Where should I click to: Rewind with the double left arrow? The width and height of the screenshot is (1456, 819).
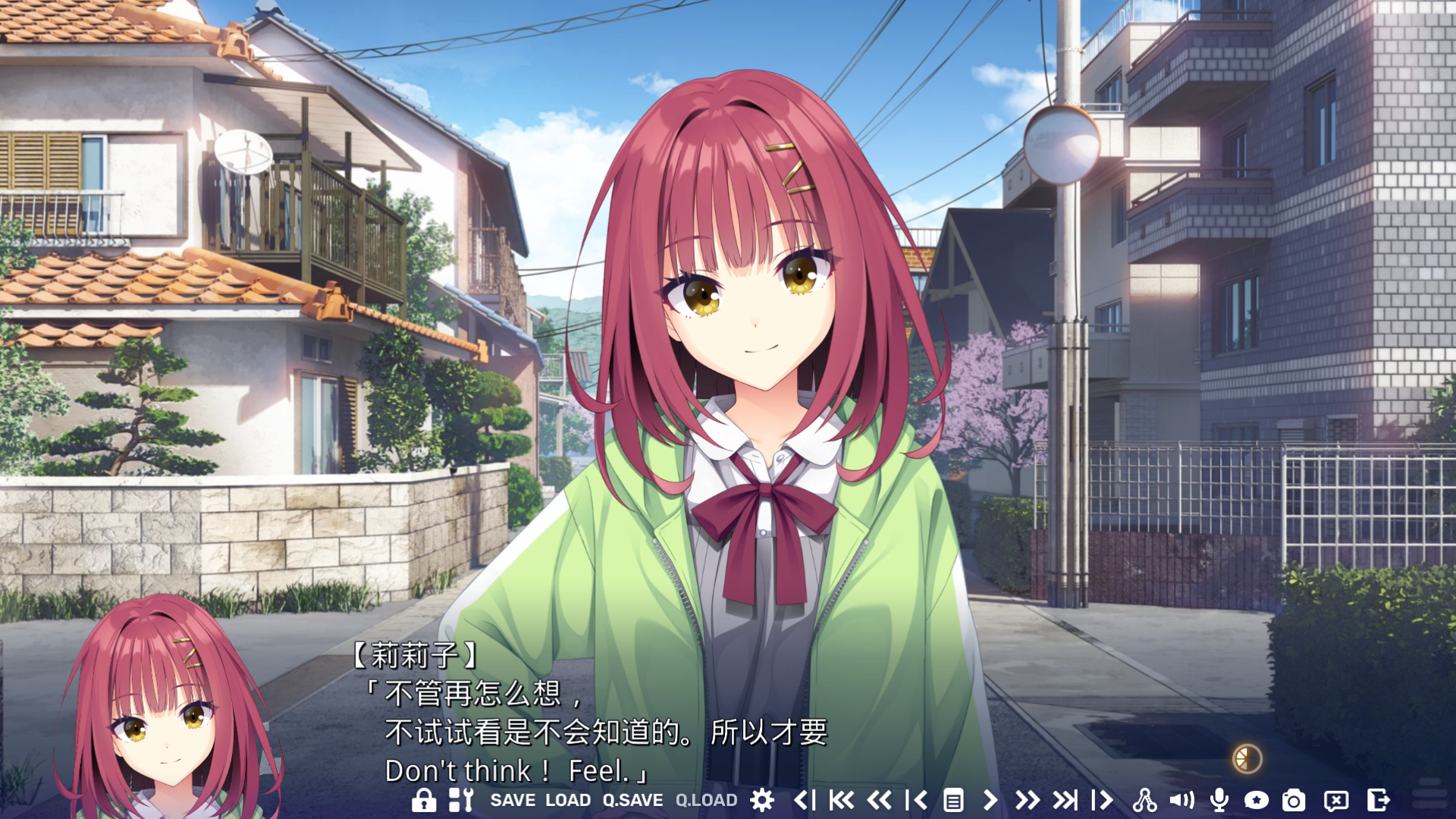[879, 800]
